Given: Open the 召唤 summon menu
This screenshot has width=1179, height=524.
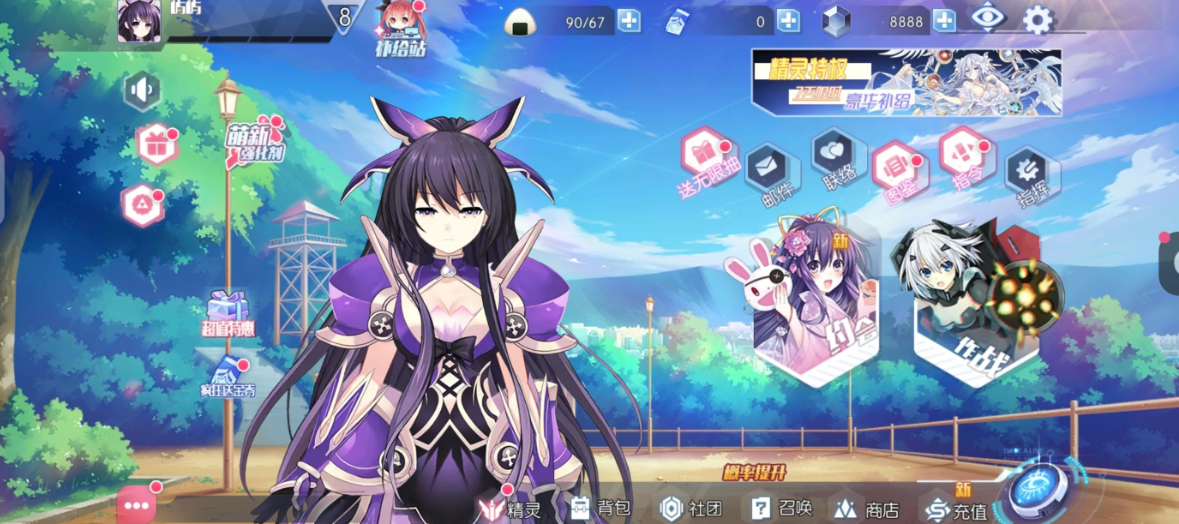Looking at the screenshot, I should click(782, 508).
